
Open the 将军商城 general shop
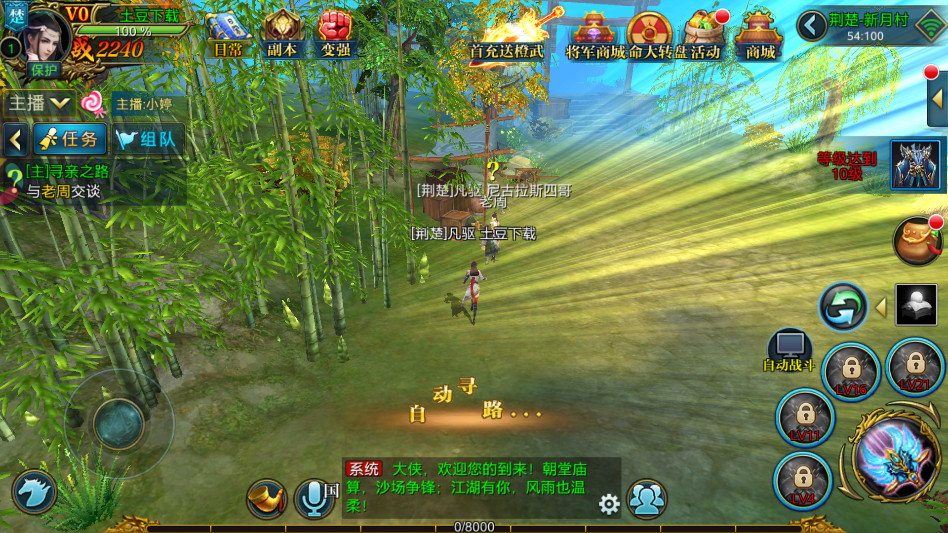[x=594, y=35]
